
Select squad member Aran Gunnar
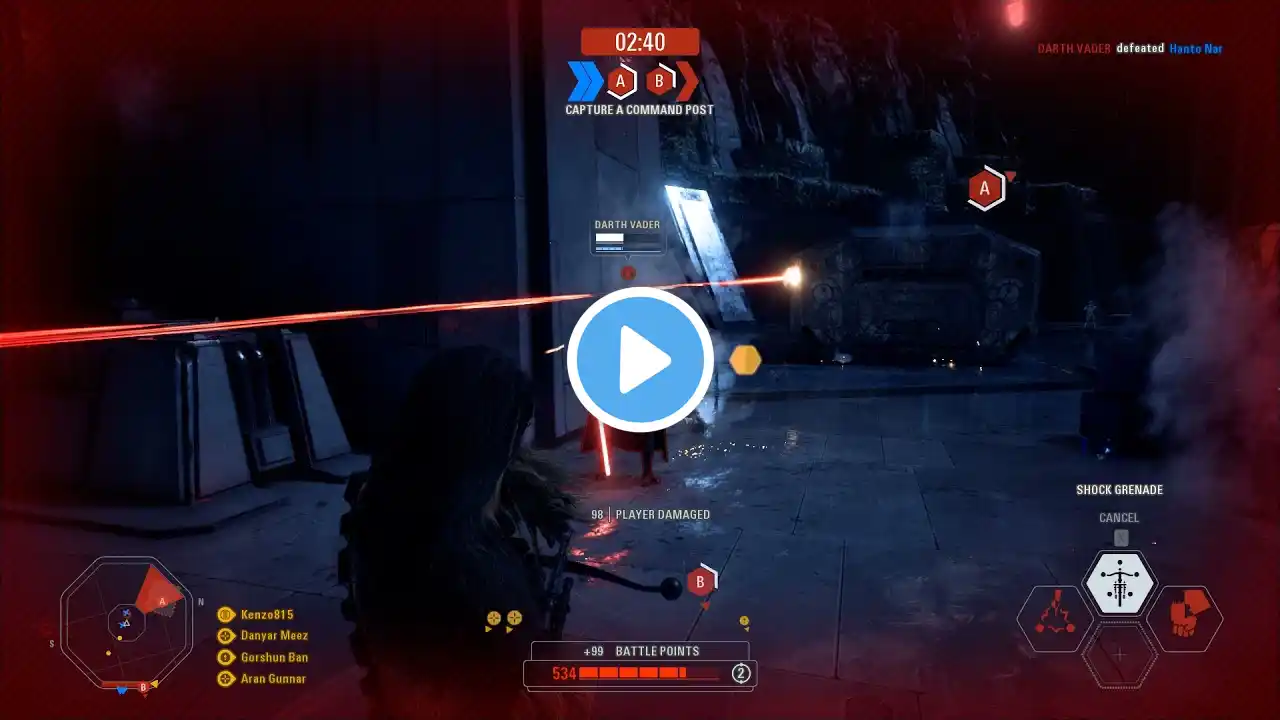click(273, 678)
